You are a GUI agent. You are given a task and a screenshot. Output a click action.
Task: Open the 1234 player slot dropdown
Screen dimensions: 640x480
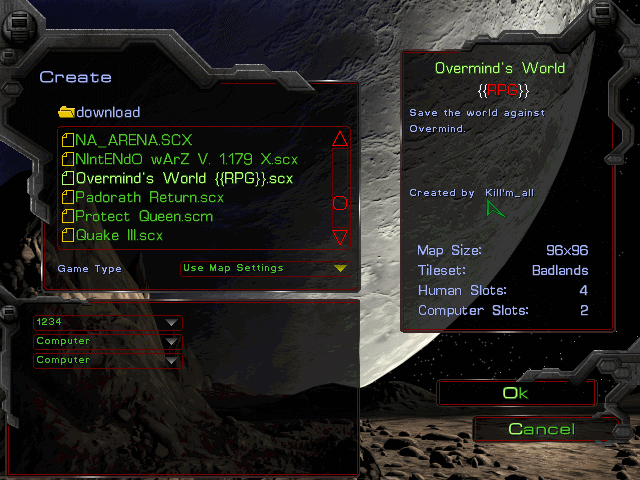(107, 322)
